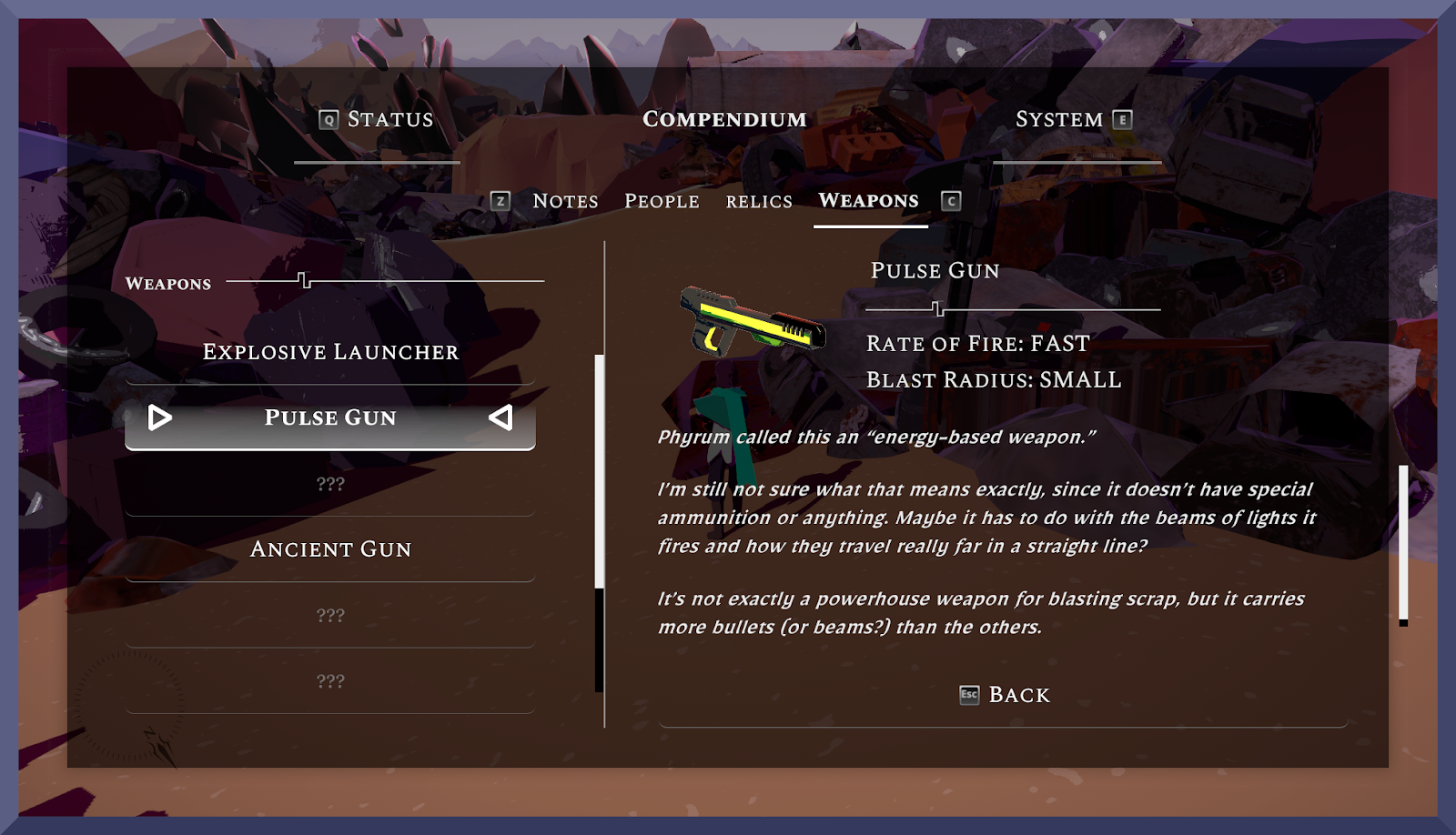Click the right arrow on Pulse Gun

pos(501,418)
